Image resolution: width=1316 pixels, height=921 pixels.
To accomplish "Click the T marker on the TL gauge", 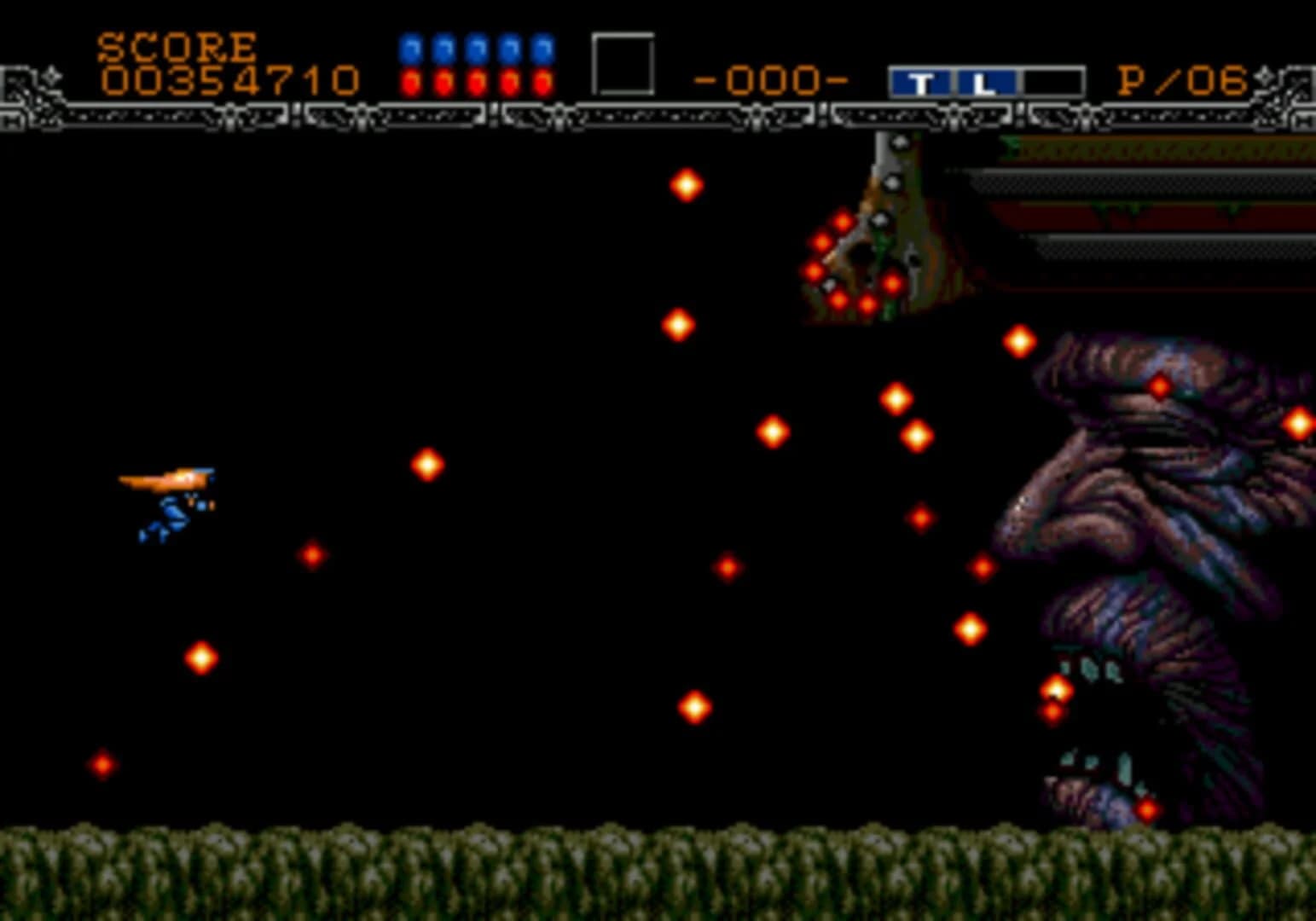I will click(922, 81).
